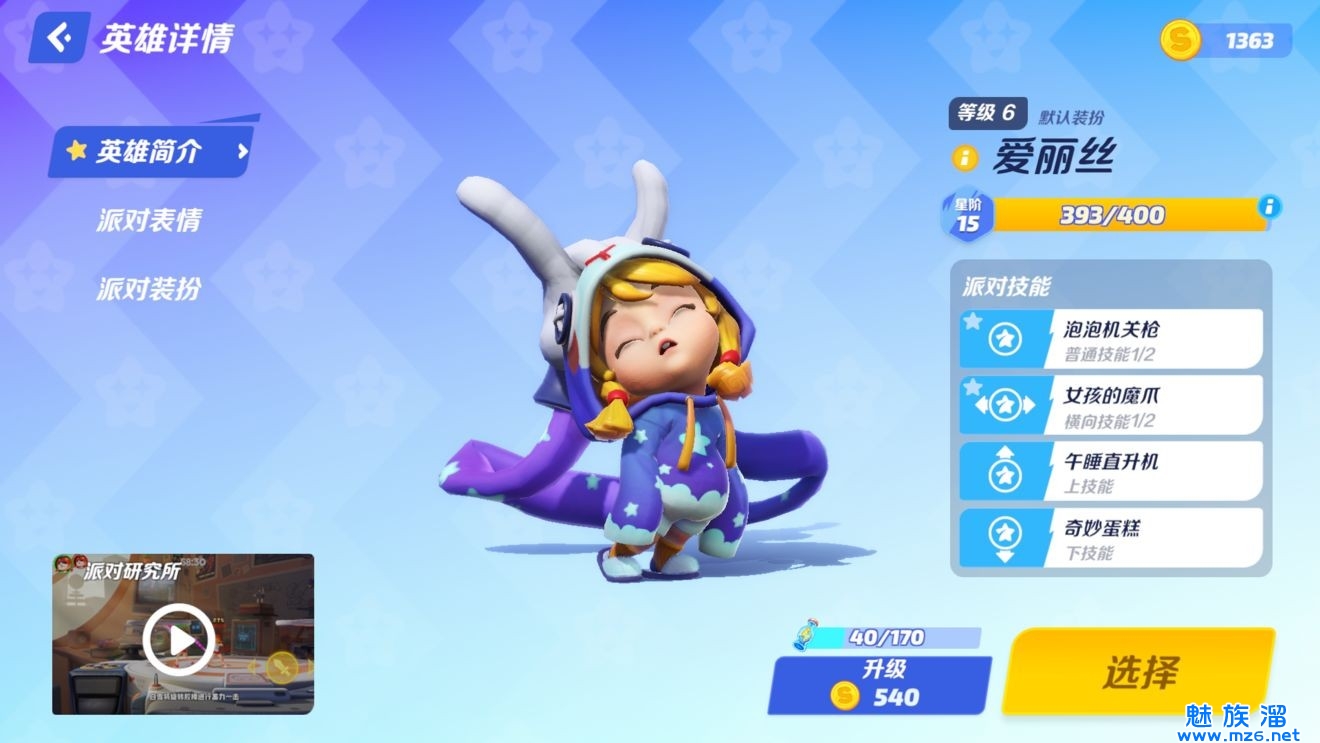
Task: Choose the hero with the 选择 button
Action: click(1140, 672)
